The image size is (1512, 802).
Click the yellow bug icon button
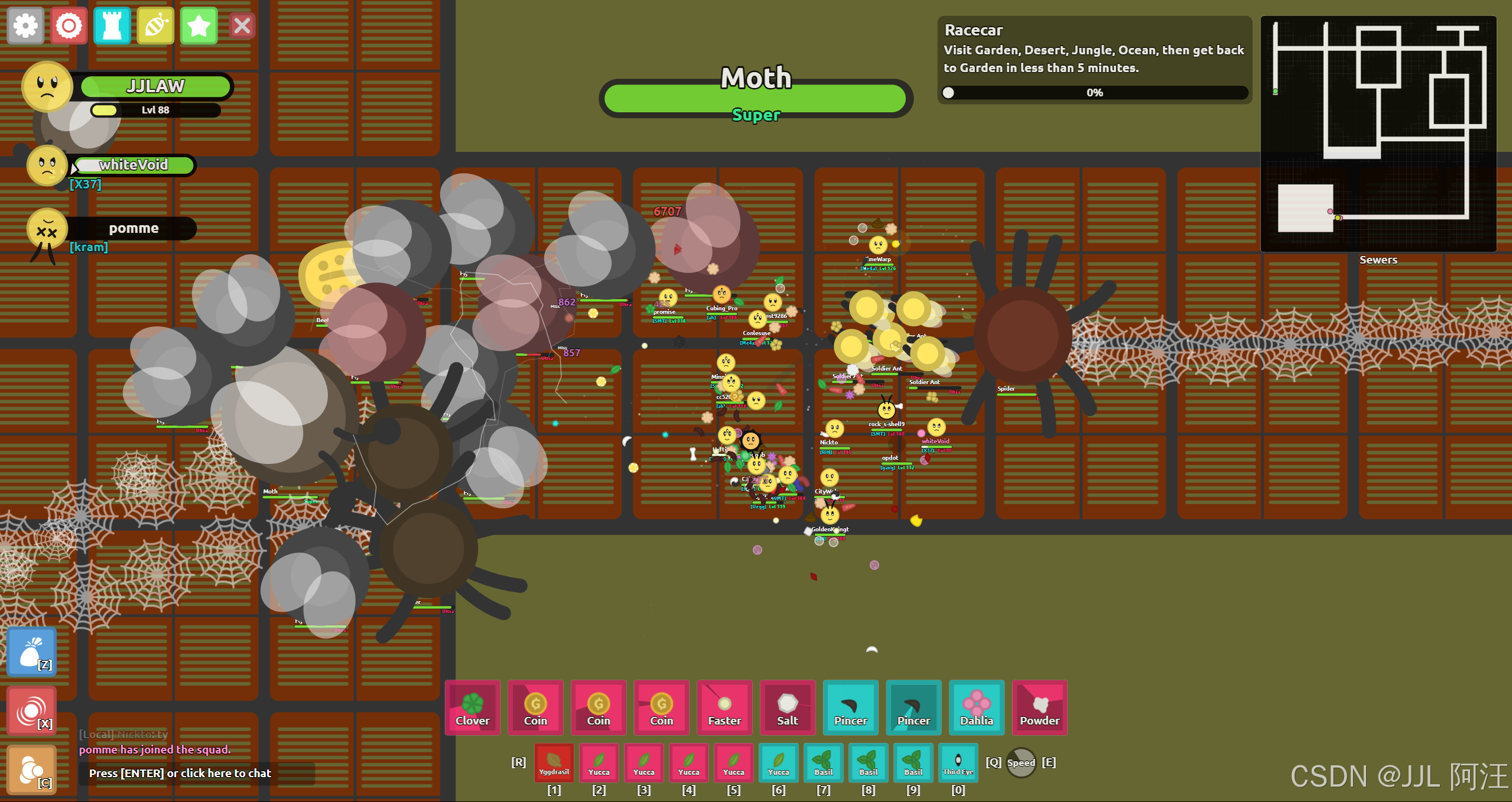pos(155,26)
